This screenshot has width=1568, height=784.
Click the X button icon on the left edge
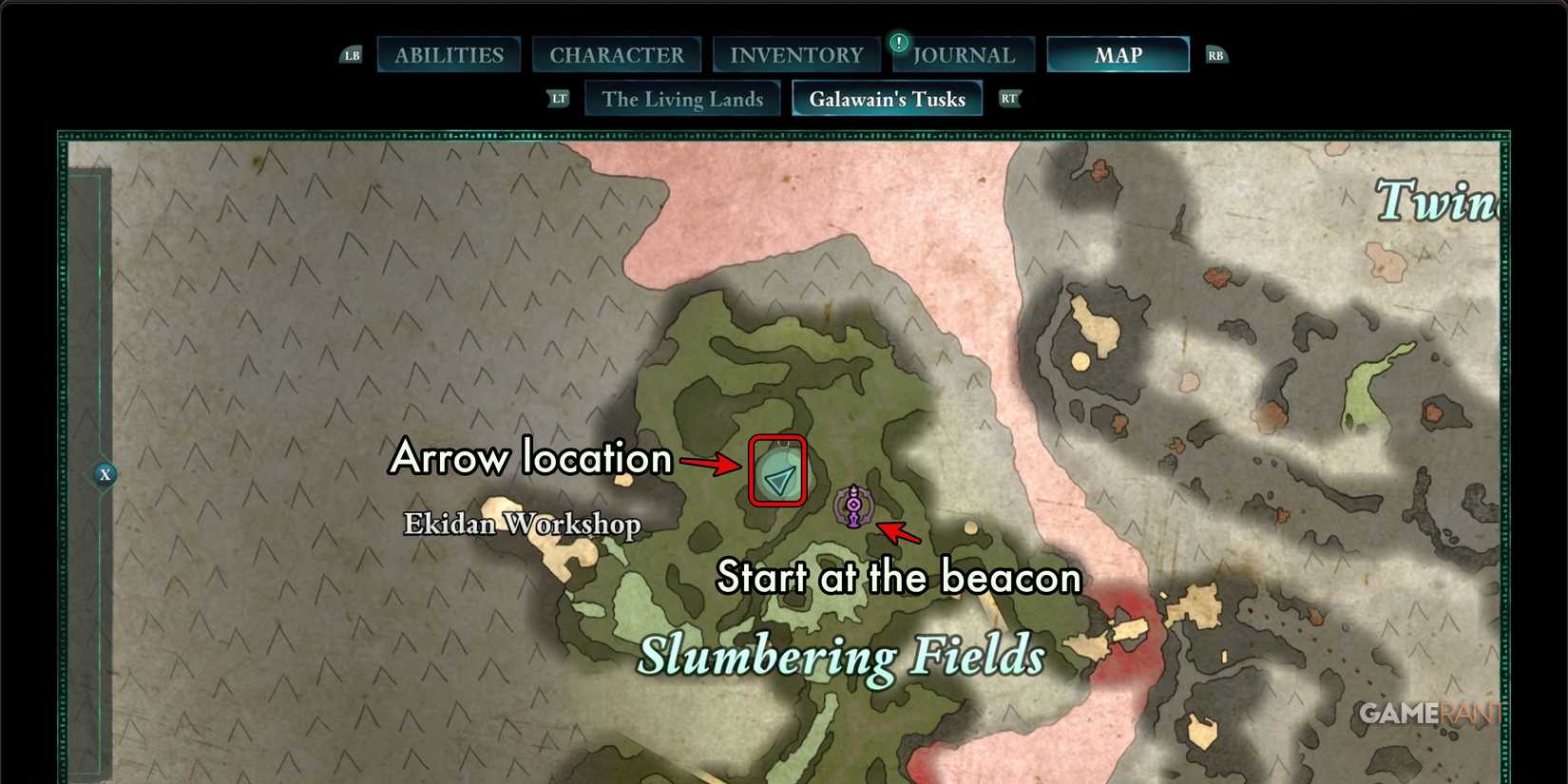coord(105,474)
